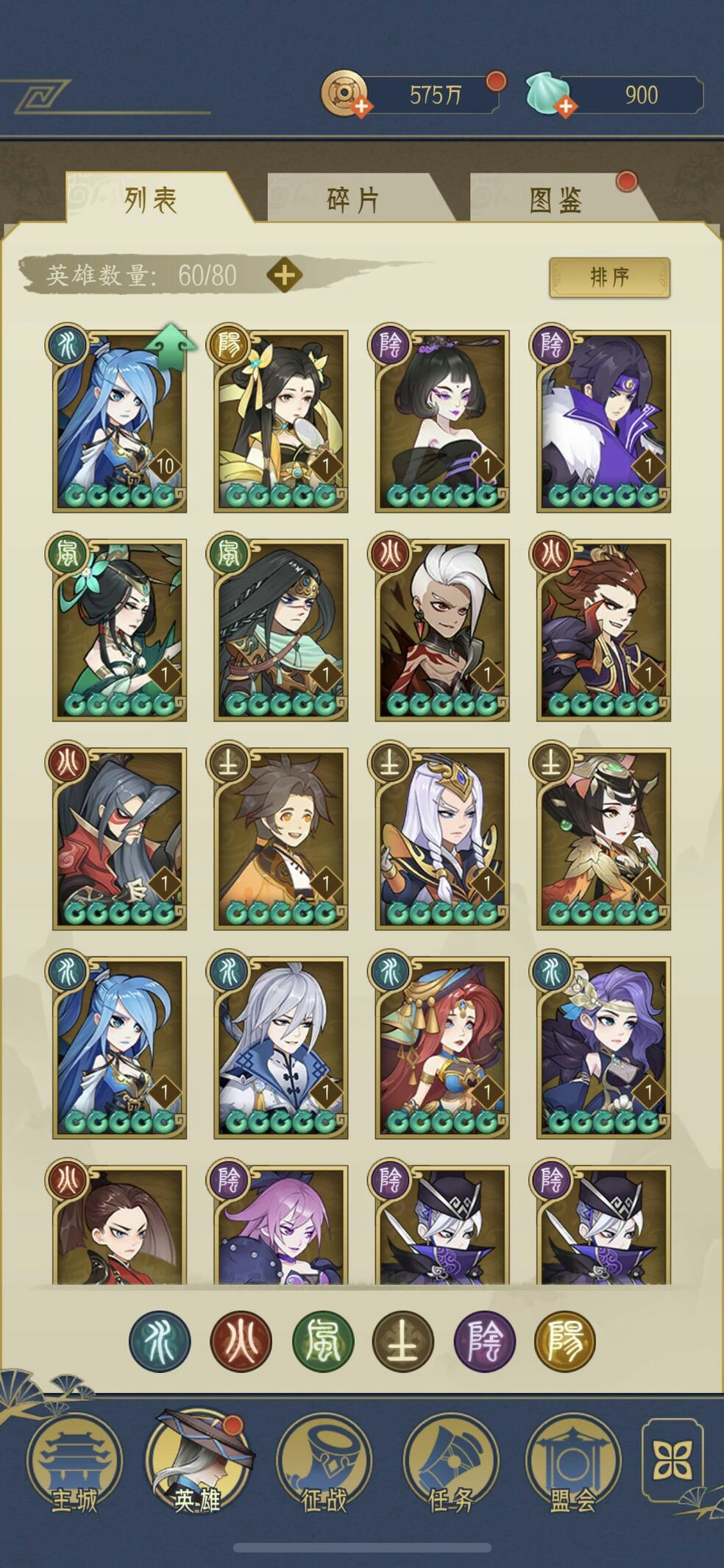Viewport: 724px width, 1568px height.
Task: Expand hero capacity with the plus button
Action: pos(284,275)
